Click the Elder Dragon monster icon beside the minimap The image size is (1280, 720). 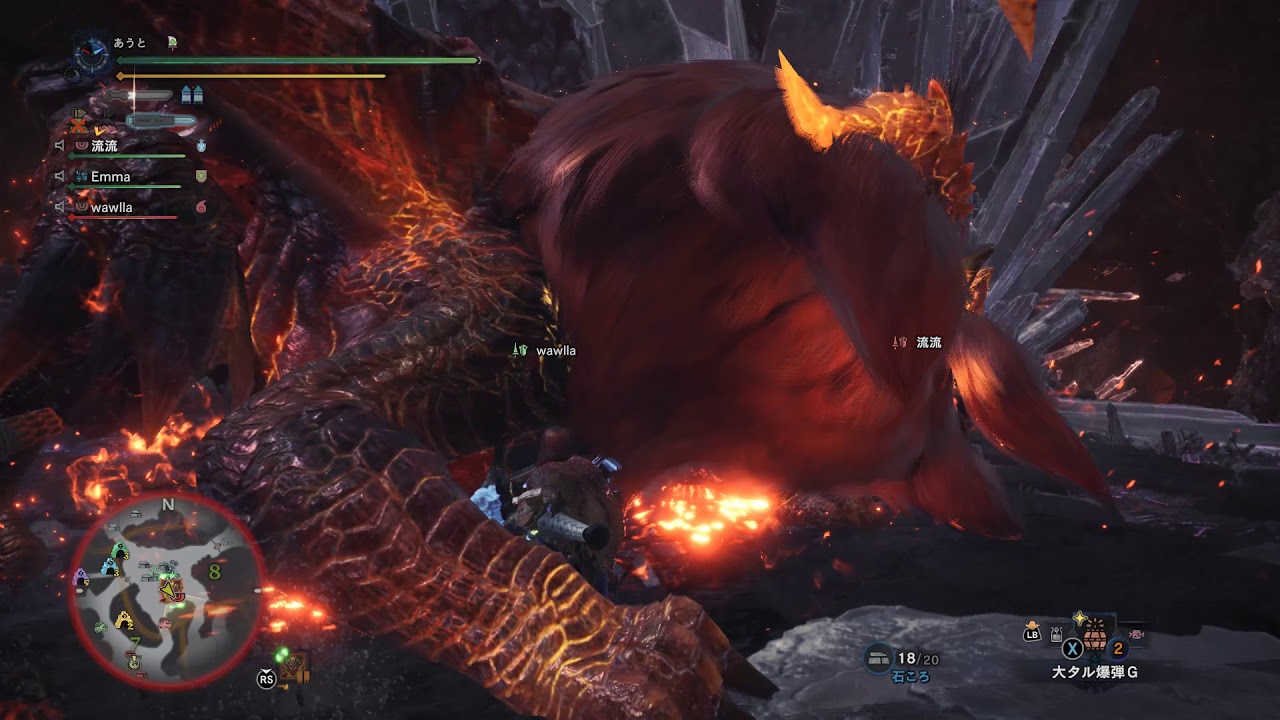pos(293,663)
